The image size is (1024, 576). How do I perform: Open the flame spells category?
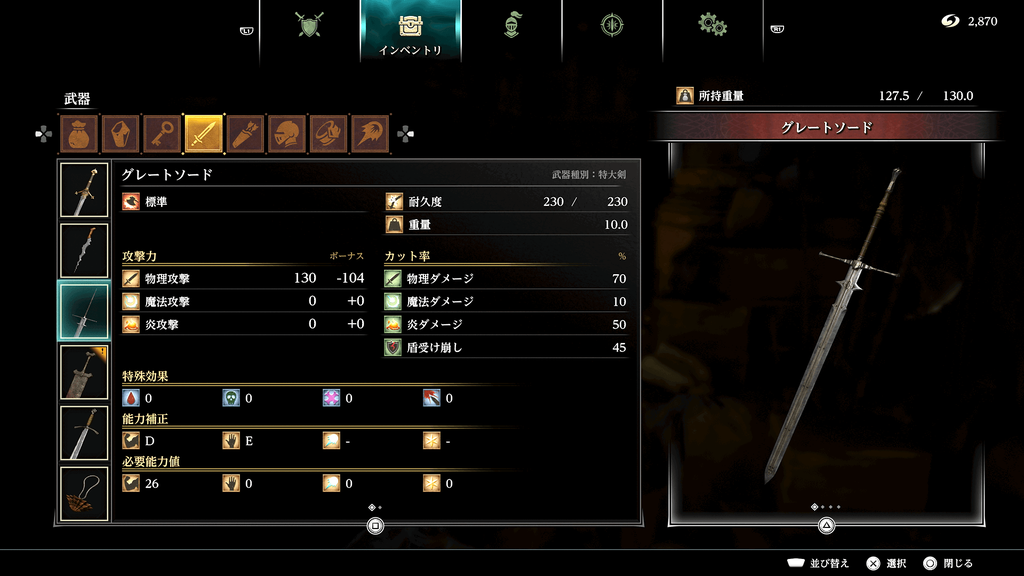point(370,134)
